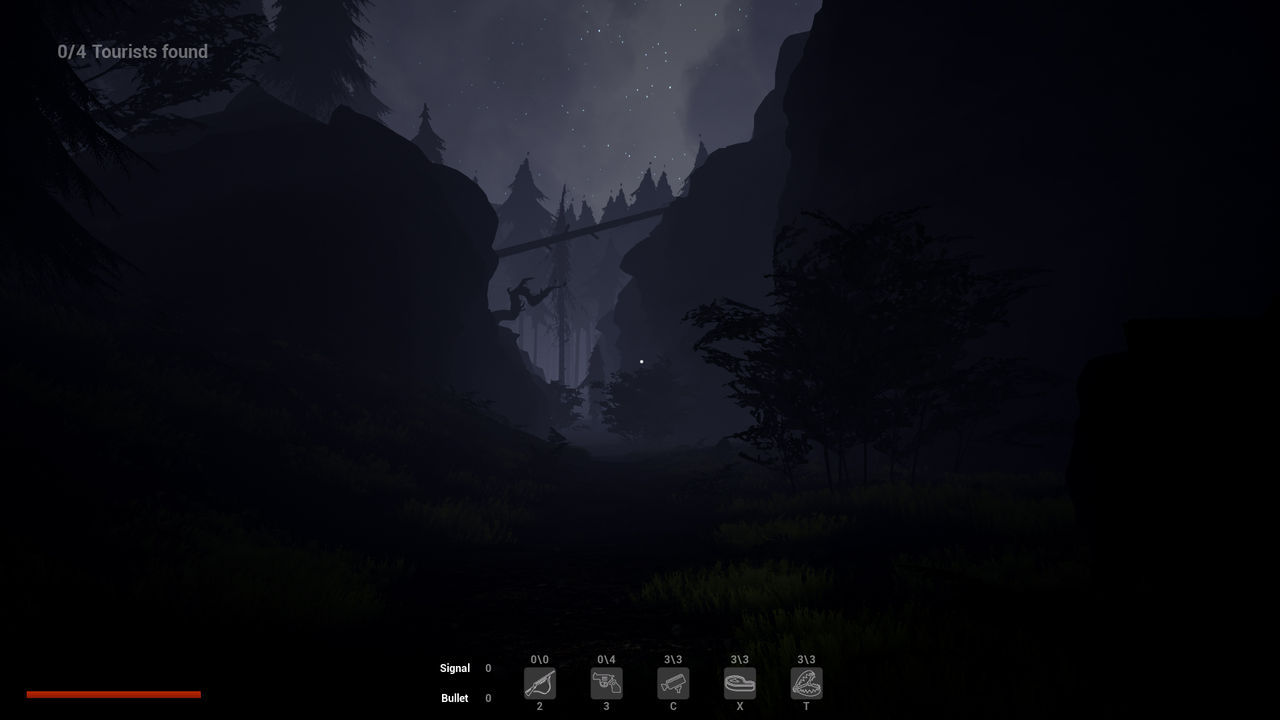Click the Bullet text label
The height and width of the screenshot is (720, 1280).
point(455,698)
